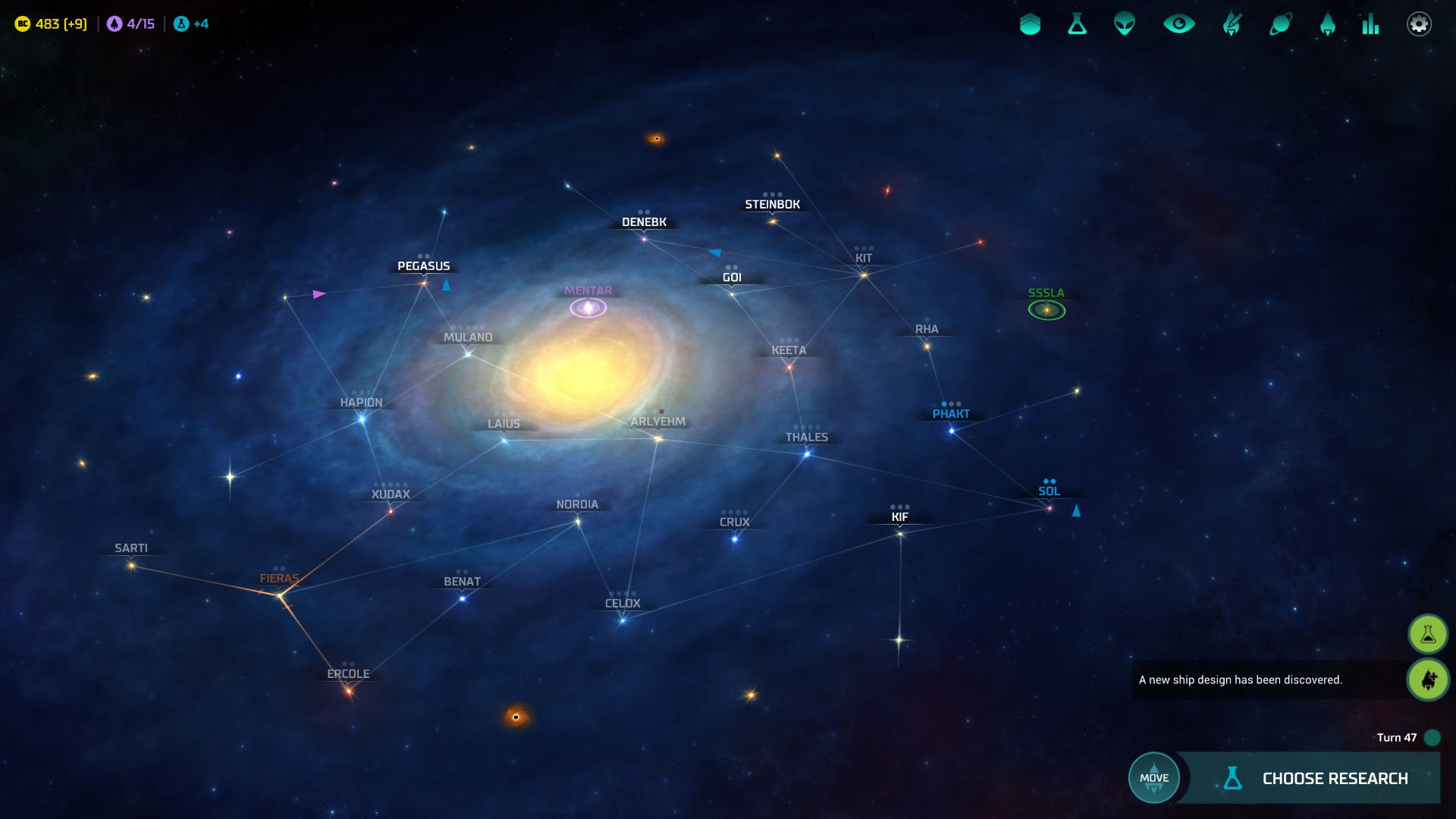Open the rocket ship fleets screen
Screen dimensions: 1456x819
tap(1327, 24)
